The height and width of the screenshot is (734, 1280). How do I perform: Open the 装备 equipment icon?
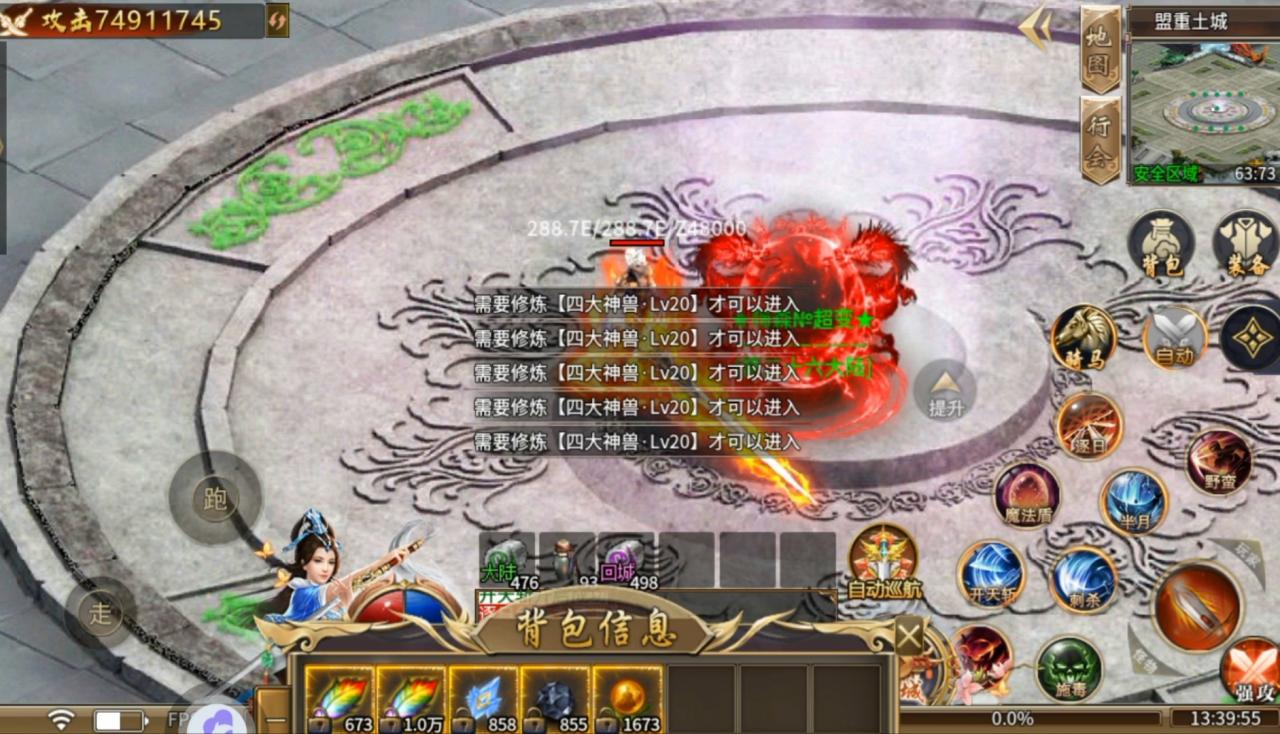tap(1245, 243)
